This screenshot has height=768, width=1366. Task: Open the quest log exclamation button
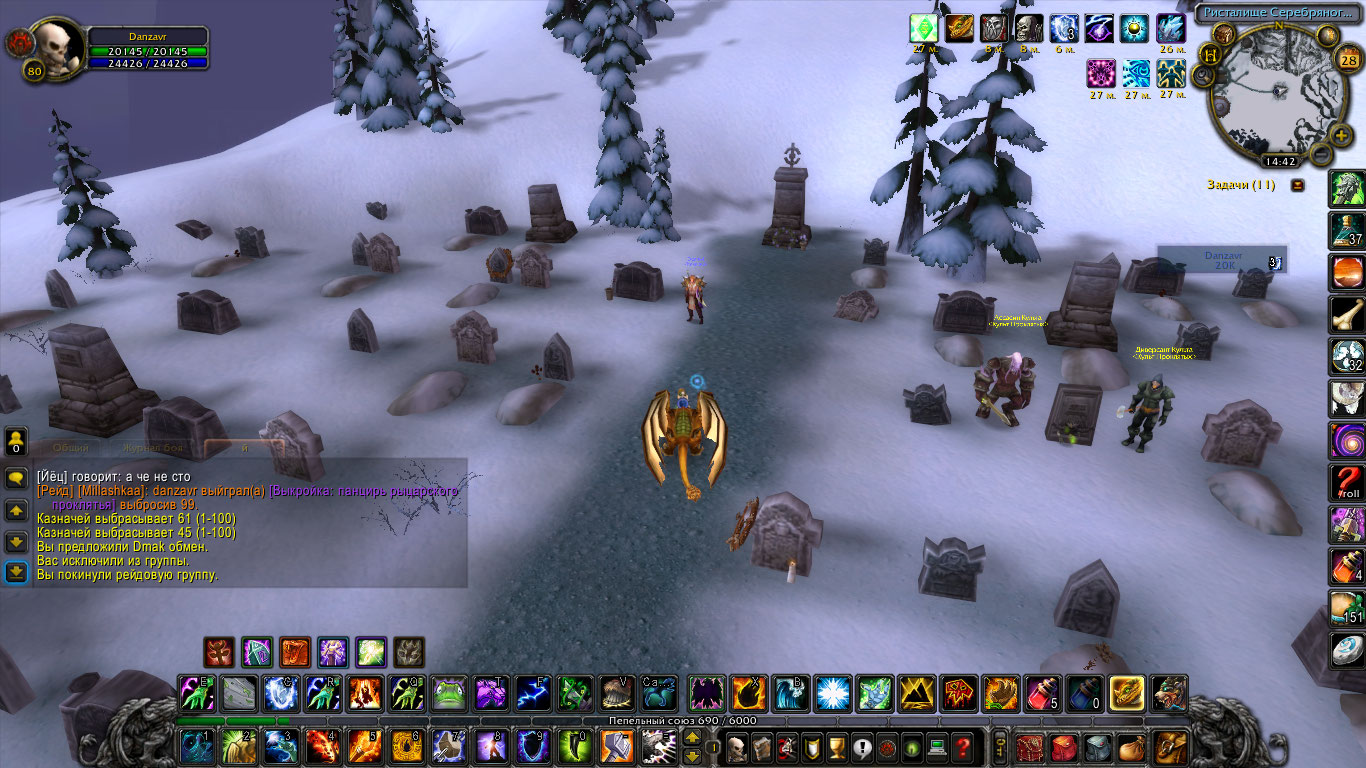[x=862, y=747]
